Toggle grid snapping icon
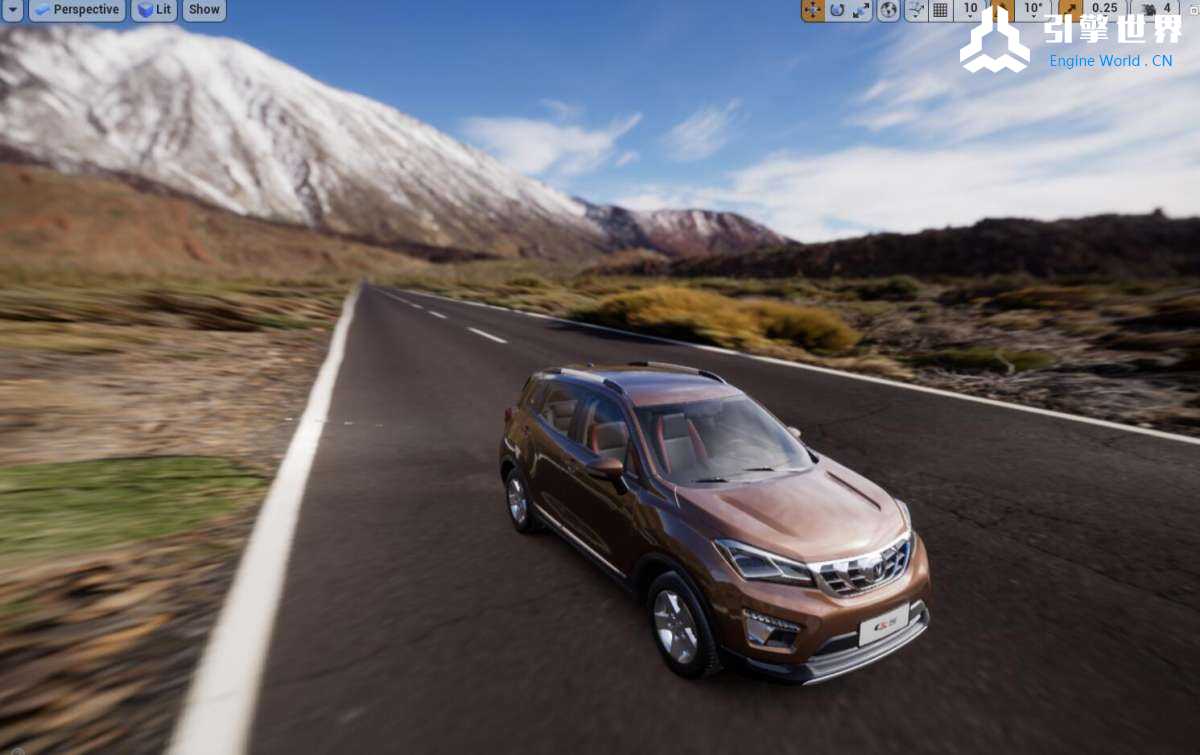Image resolution: width=1200 pixels, height=755 pixels. pyautogui.click(x=940, y=10)
